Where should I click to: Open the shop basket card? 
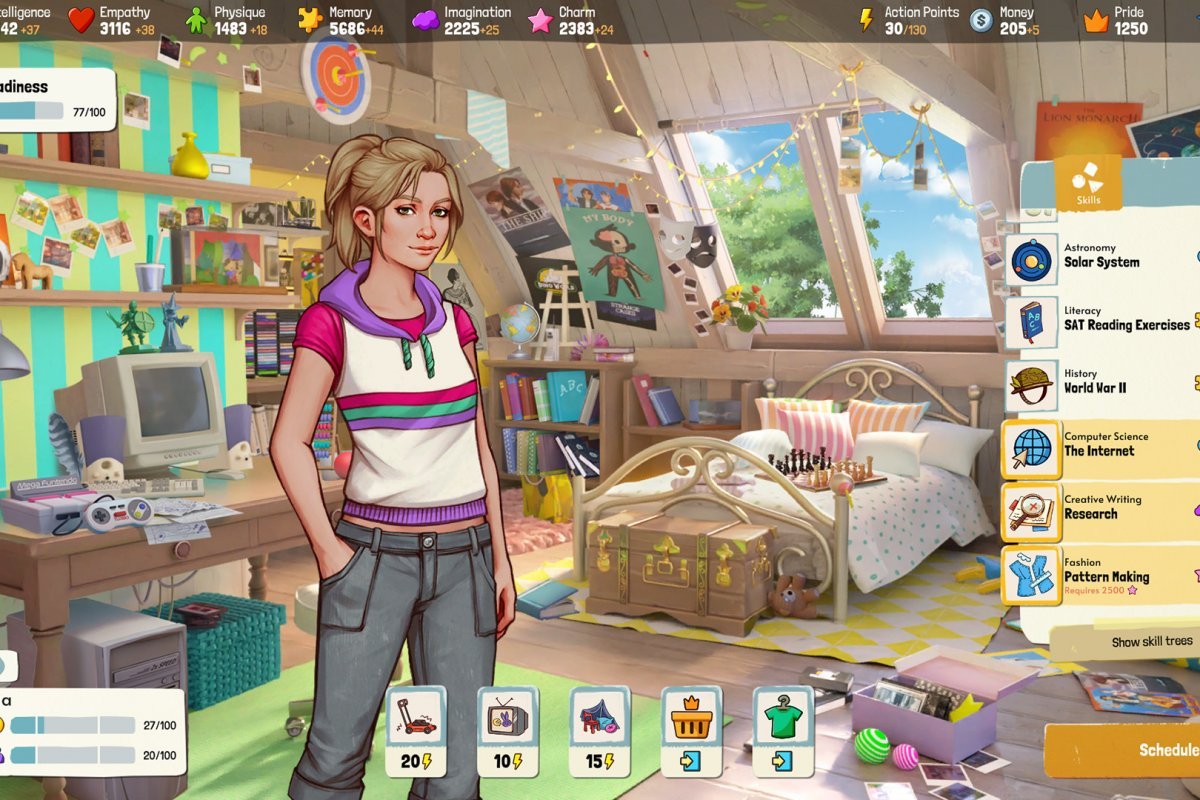pyautogui.click(x=691, y=731)
